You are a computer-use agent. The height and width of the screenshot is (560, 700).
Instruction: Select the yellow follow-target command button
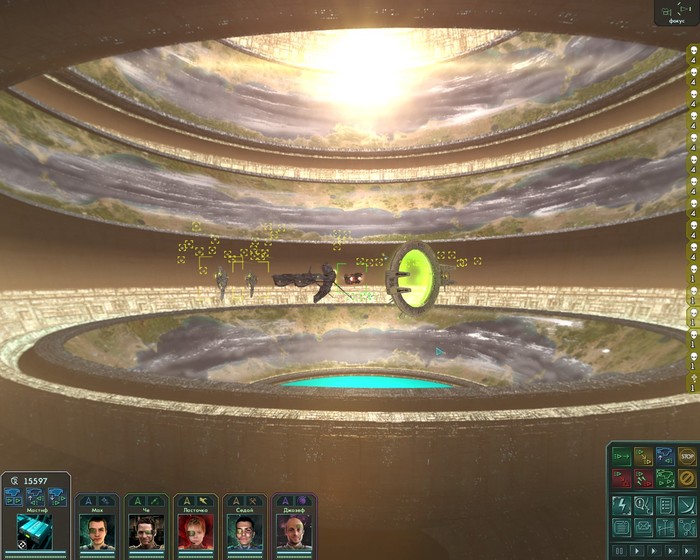[642, 457]
